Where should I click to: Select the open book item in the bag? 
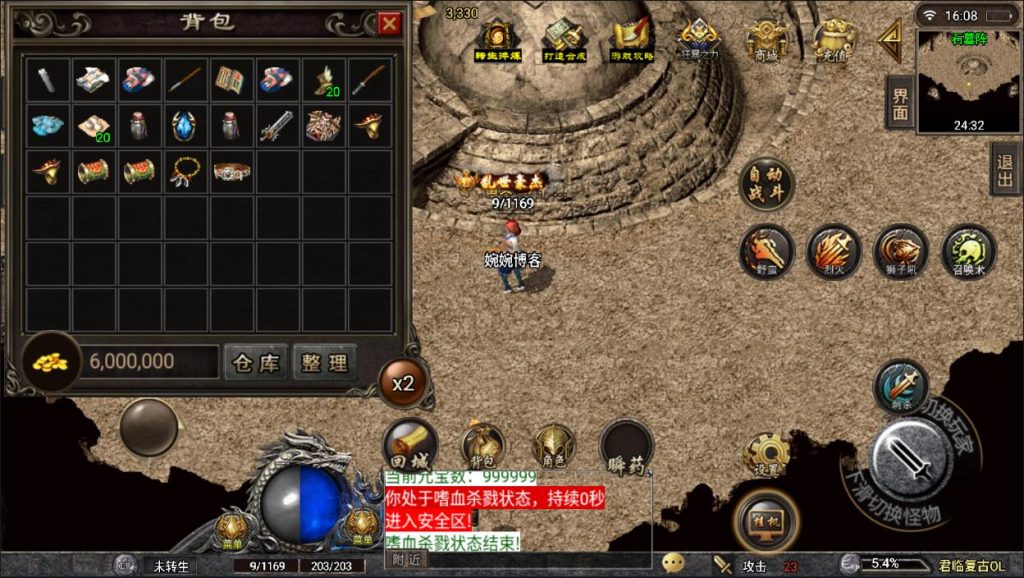click(232, 79)
